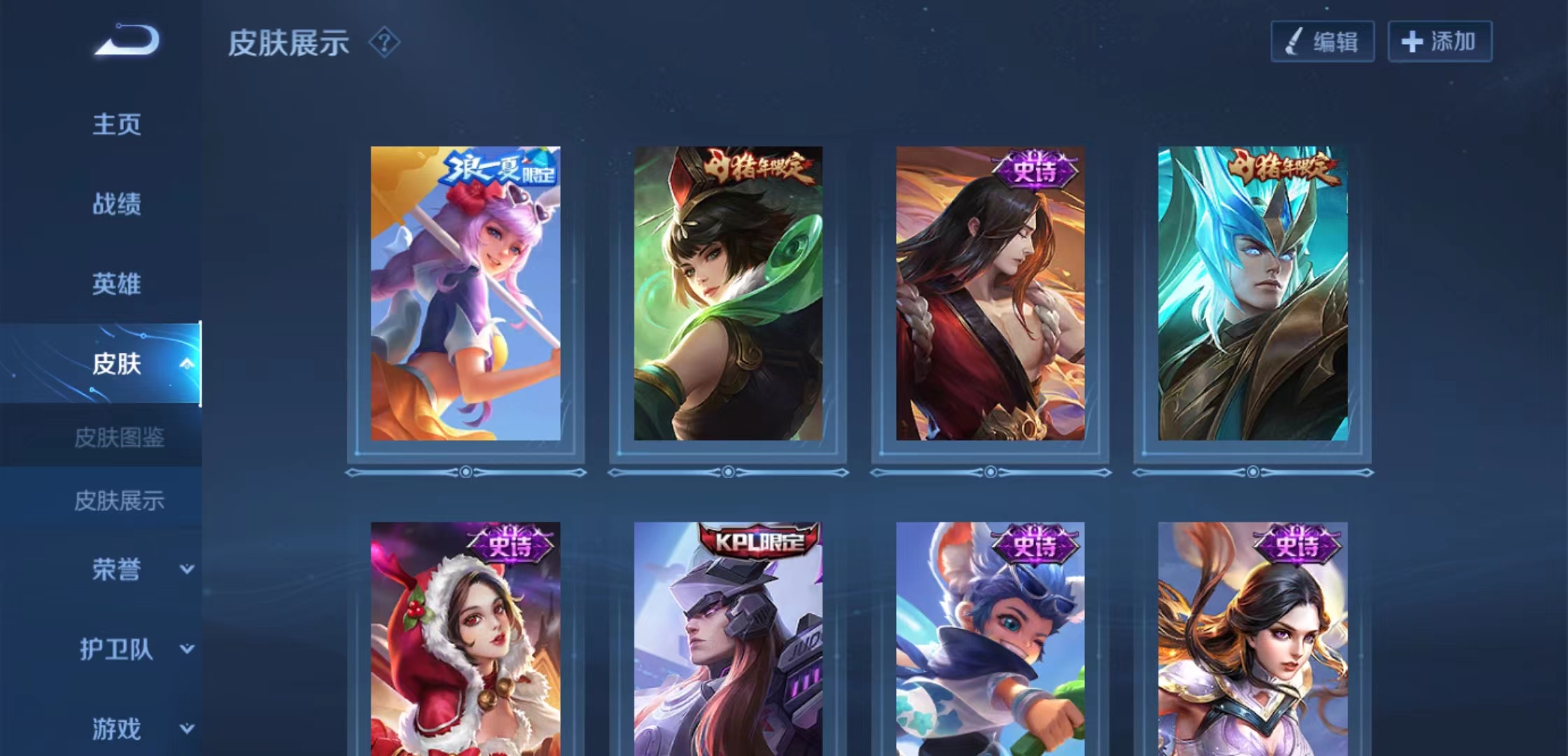Open the 主页 home tab
This screenshot has height=756, width=1568.
click(117, 125)
